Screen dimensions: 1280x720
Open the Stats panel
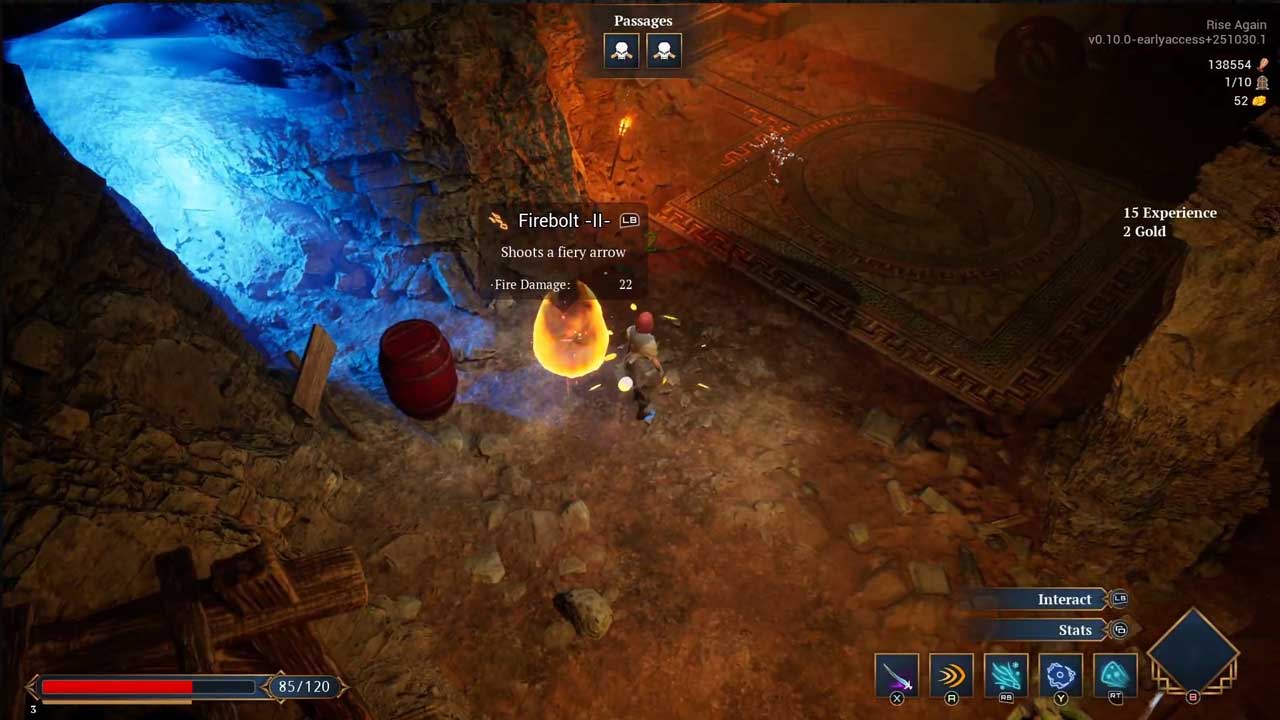[1075, 630]
